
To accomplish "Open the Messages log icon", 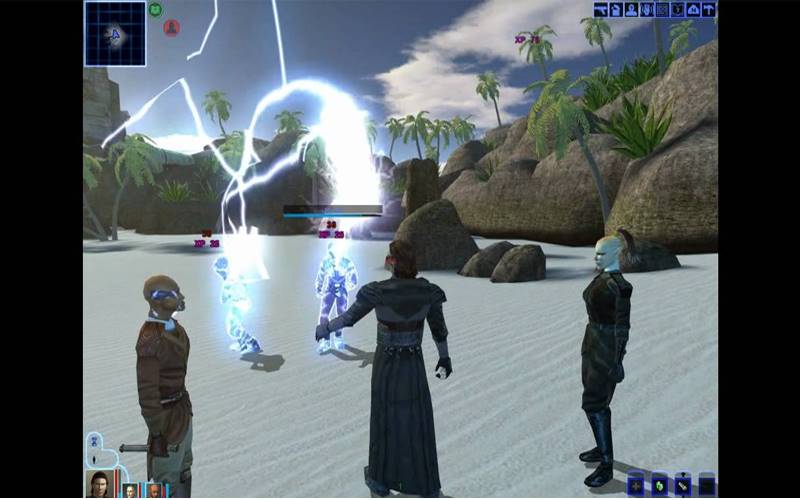I will pos(662,9).
